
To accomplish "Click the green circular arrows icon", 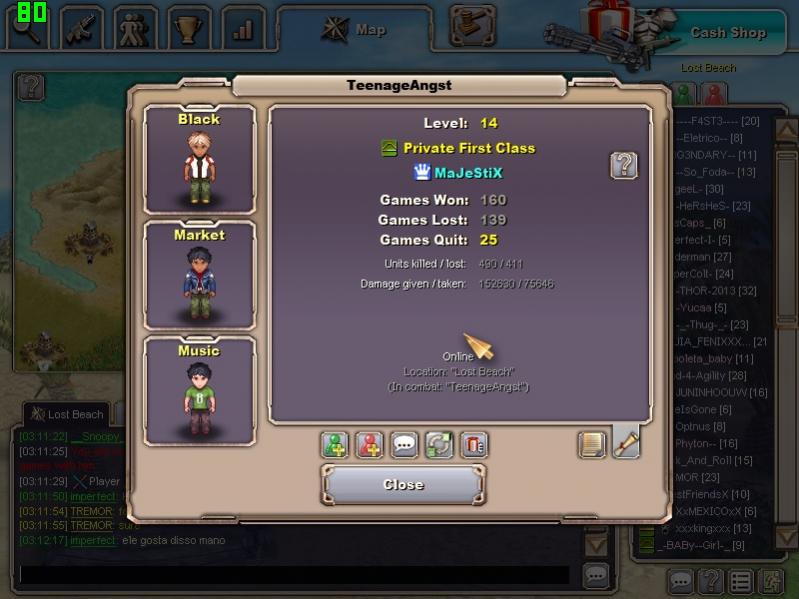I will [x=439, y=445].
